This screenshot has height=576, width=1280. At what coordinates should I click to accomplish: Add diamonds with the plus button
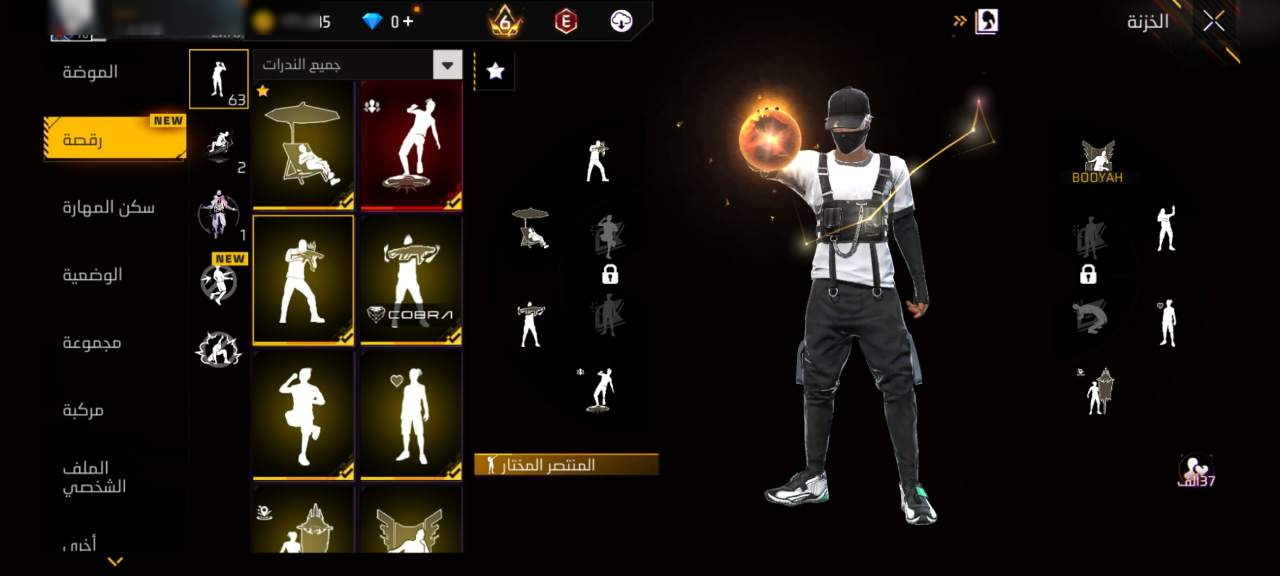(408, 21)
